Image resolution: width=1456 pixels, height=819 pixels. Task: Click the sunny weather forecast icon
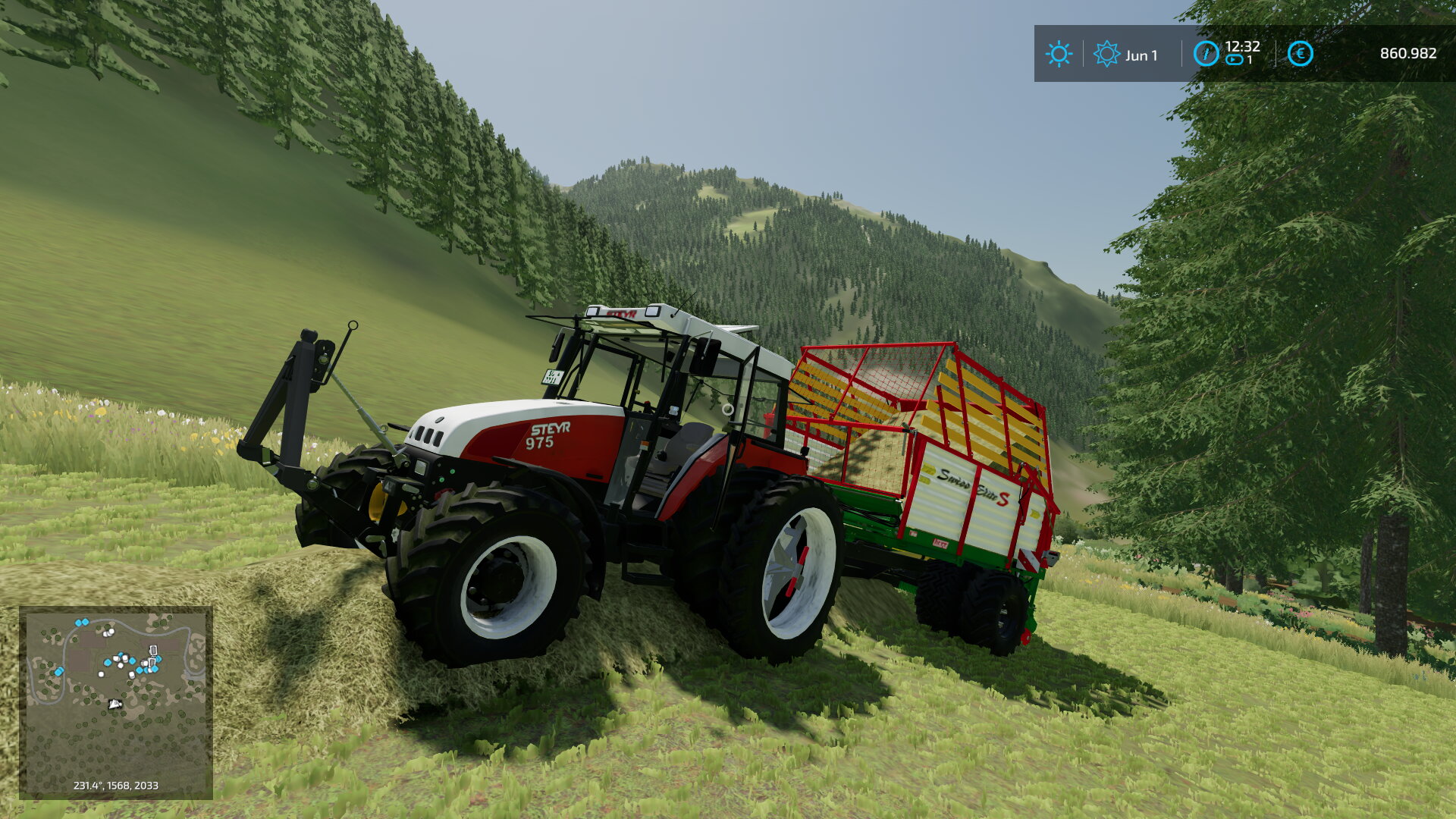pos(1058,54)
